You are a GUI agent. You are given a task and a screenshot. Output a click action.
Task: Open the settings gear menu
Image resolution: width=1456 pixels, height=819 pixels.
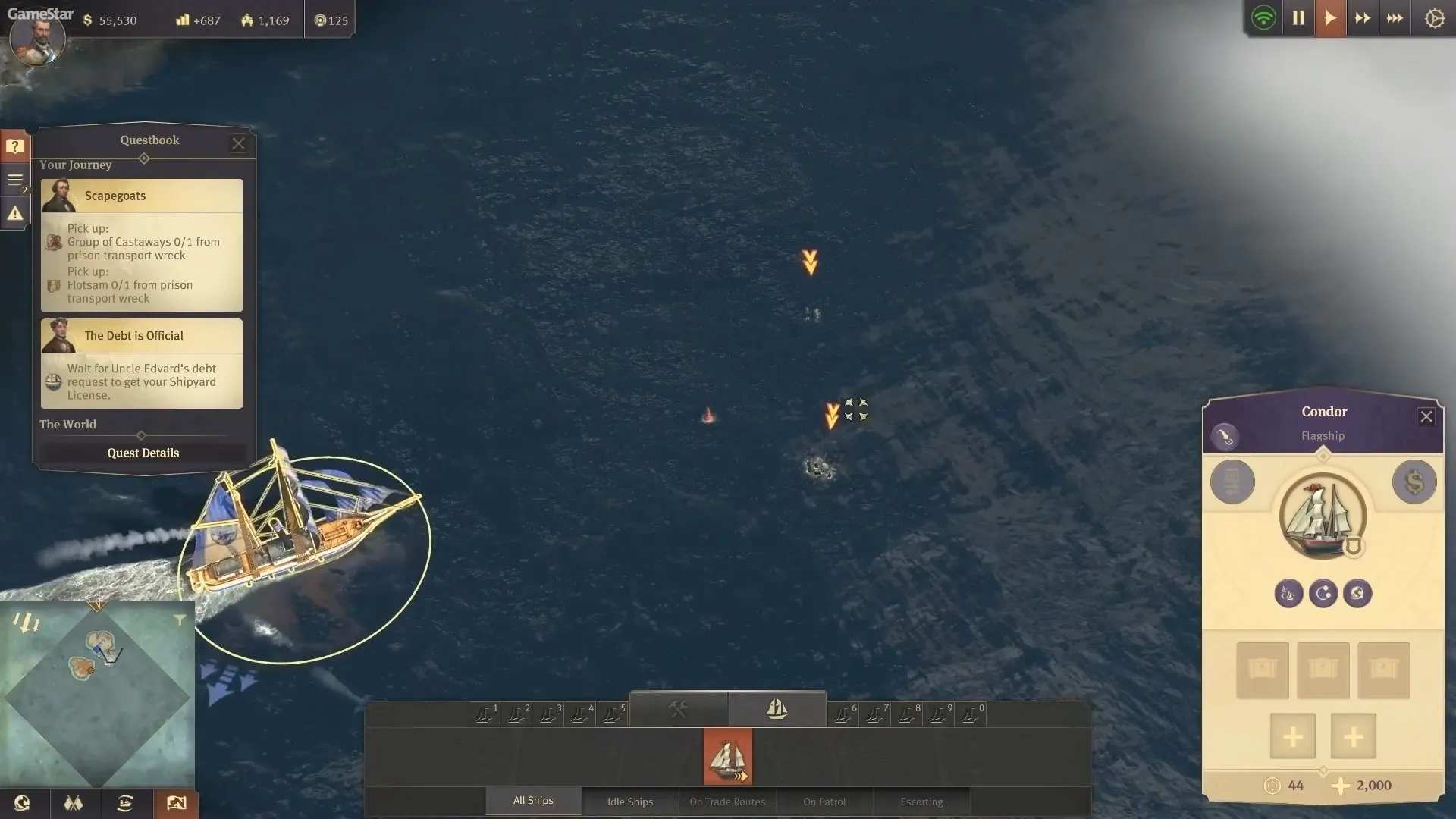coord(1434,18)
